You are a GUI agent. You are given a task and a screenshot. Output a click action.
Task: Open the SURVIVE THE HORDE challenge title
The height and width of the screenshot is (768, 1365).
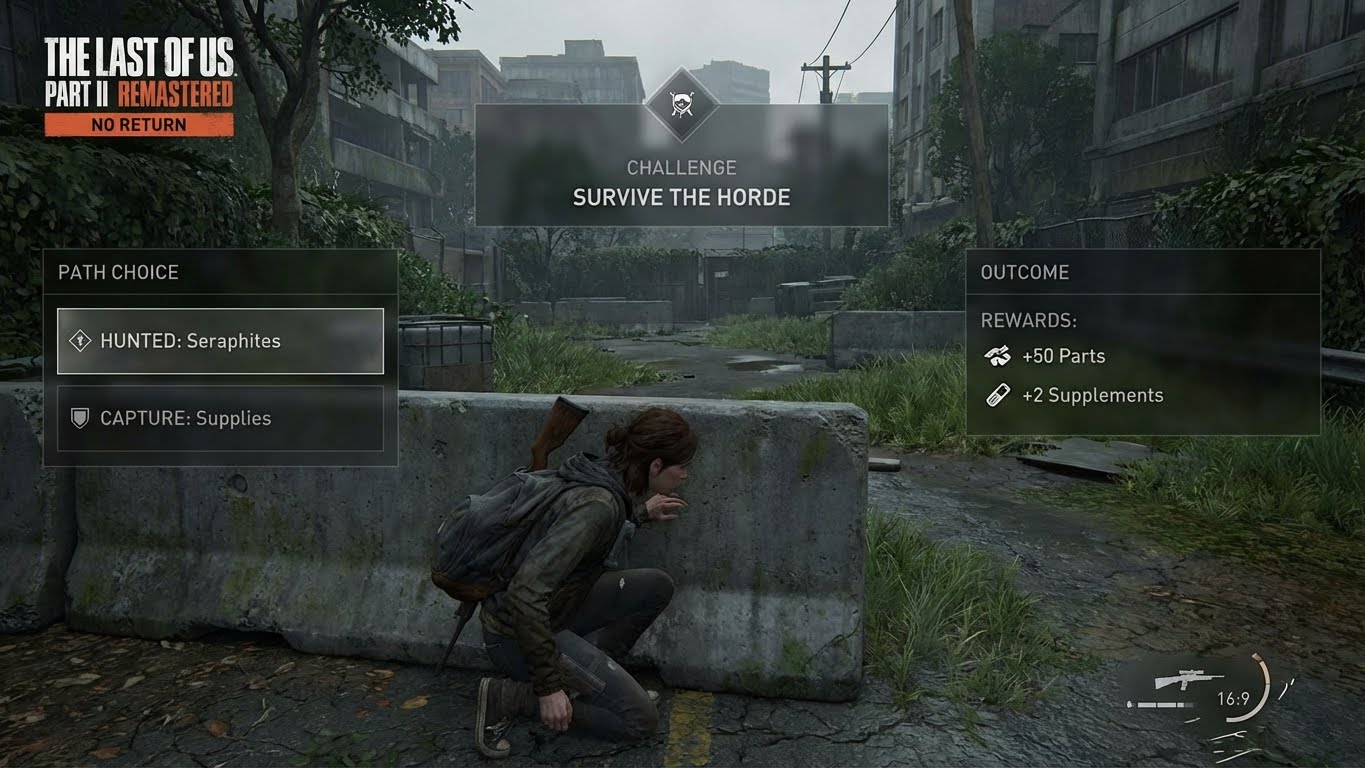(x=681, y=197)
